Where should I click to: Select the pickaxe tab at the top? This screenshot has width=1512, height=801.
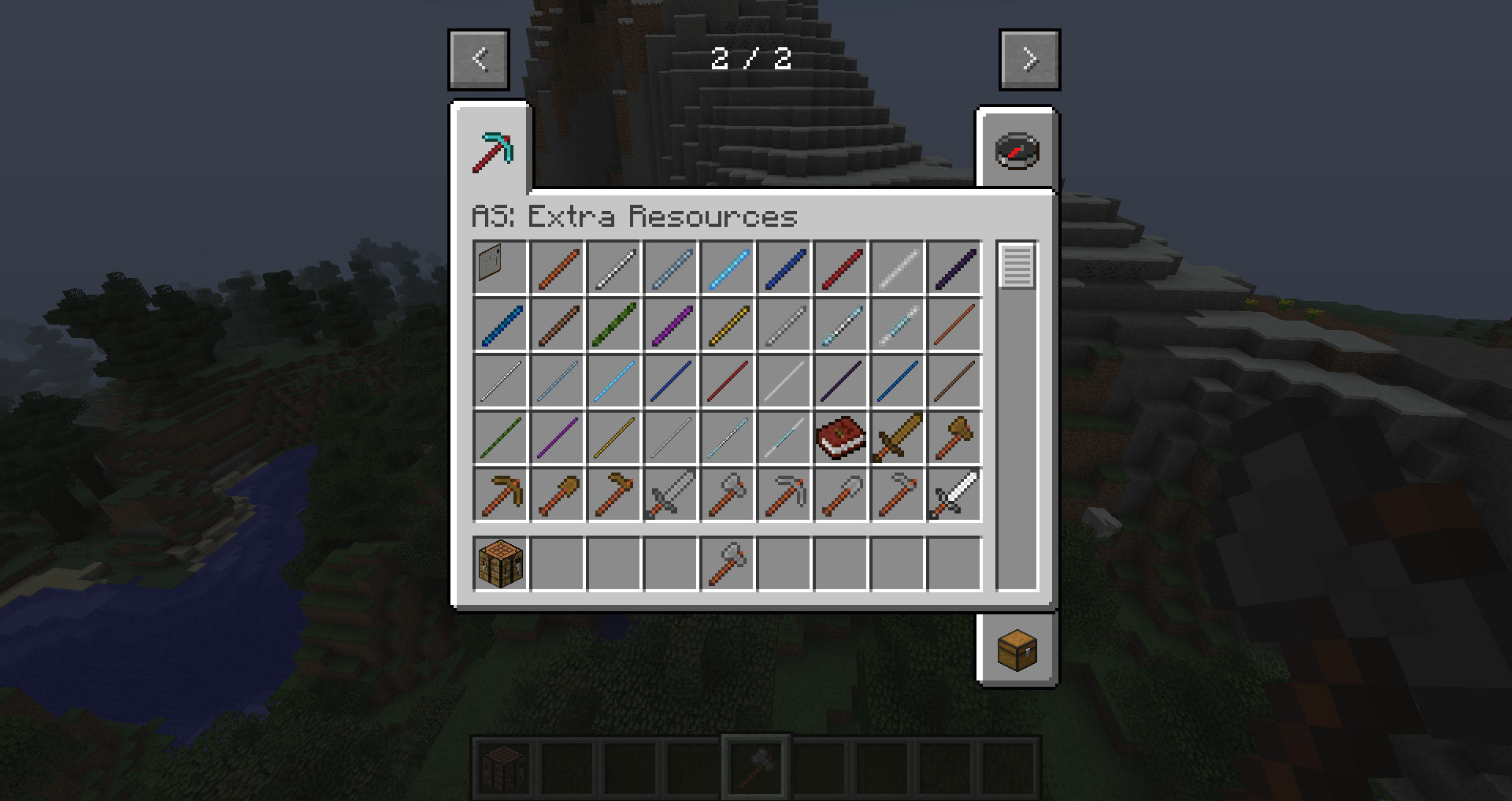click(x=492, y=150)
